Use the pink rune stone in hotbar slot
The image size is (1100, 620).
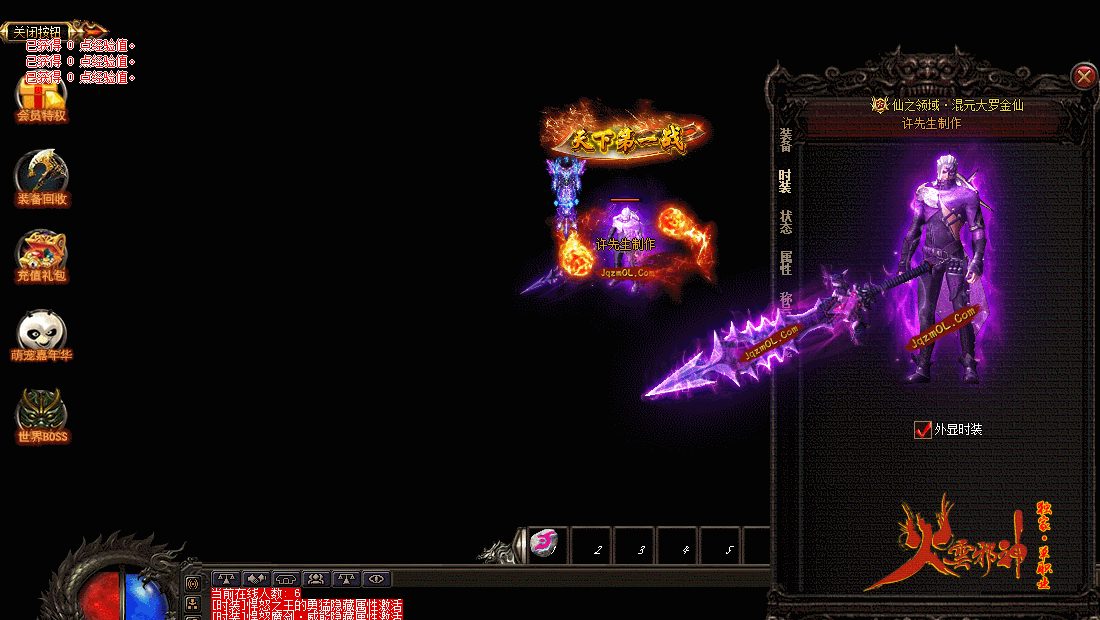[x=545, y=543]
